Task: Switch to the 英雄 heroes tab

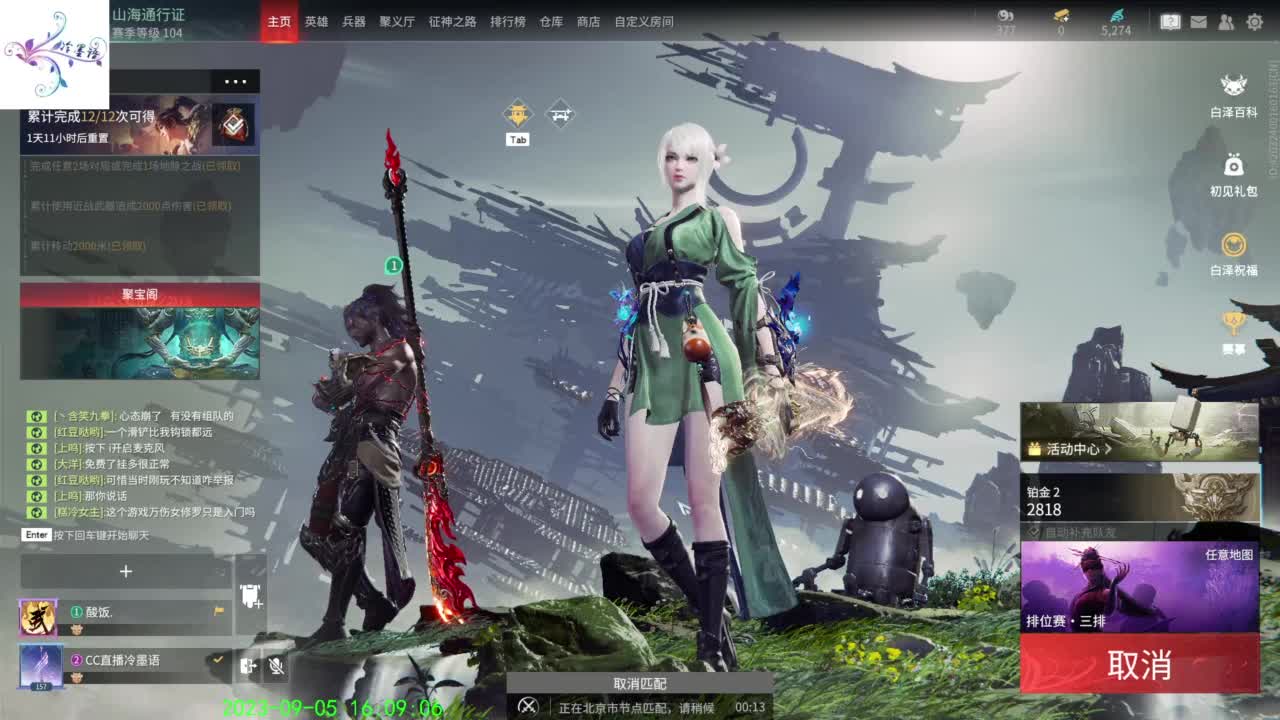Action: (x=315, y=21)
